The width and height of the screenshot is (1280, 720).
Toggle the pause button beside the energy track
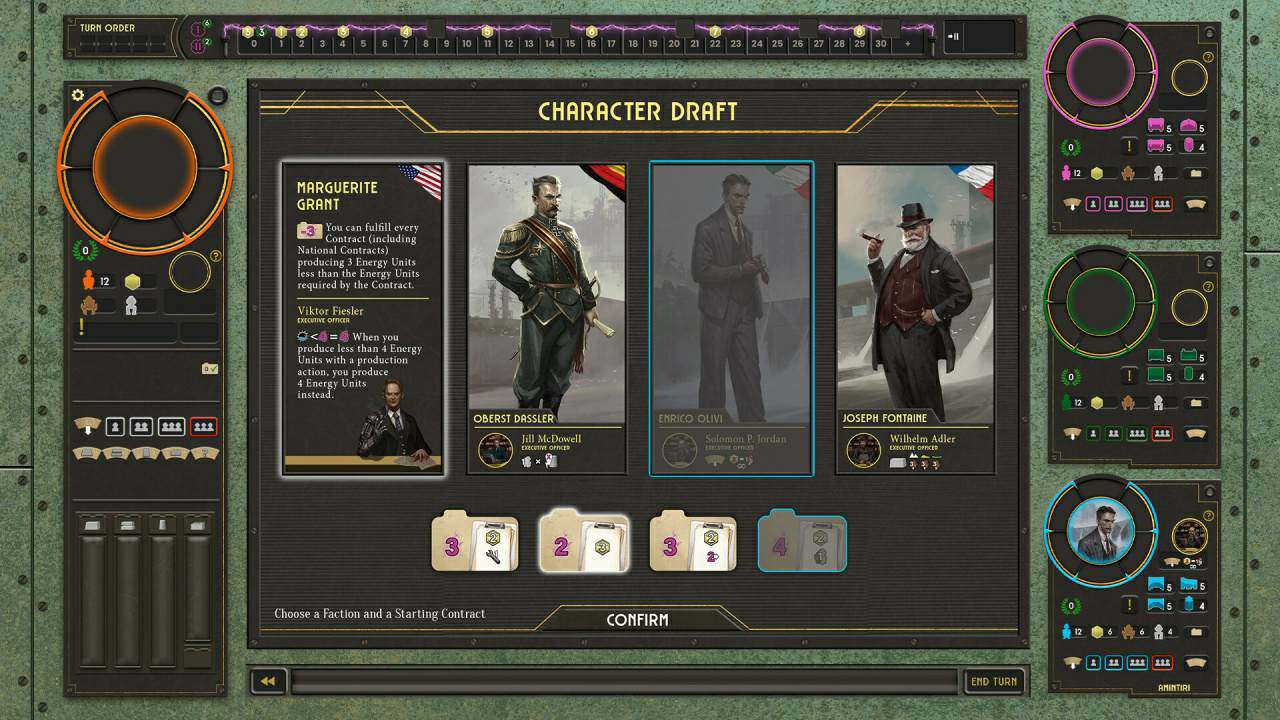pyautogui.click(x=954, y=37)
